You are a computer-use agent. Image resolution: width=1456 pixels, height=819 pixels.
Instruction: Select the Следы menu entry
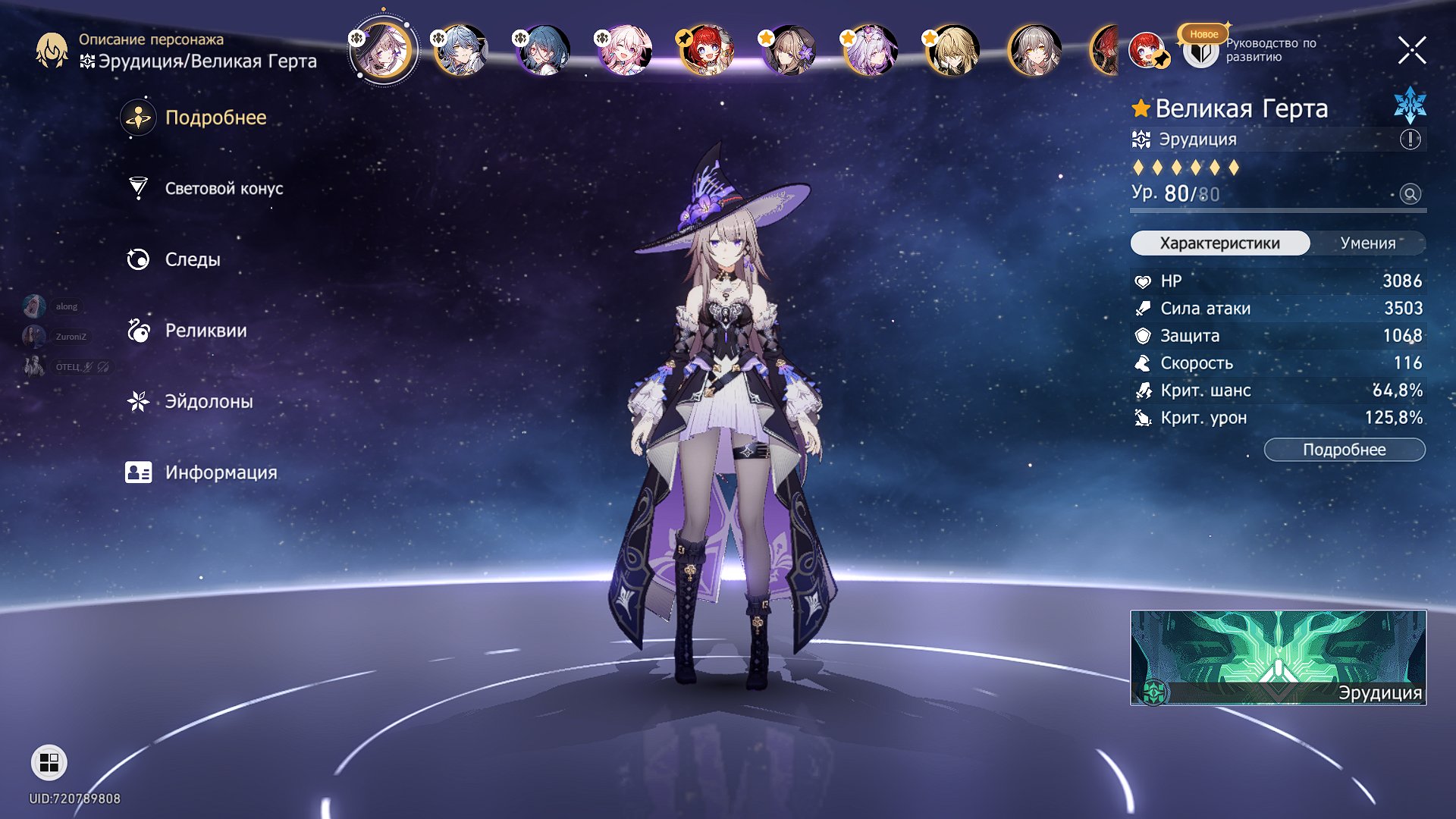click(x=193, y=260)
